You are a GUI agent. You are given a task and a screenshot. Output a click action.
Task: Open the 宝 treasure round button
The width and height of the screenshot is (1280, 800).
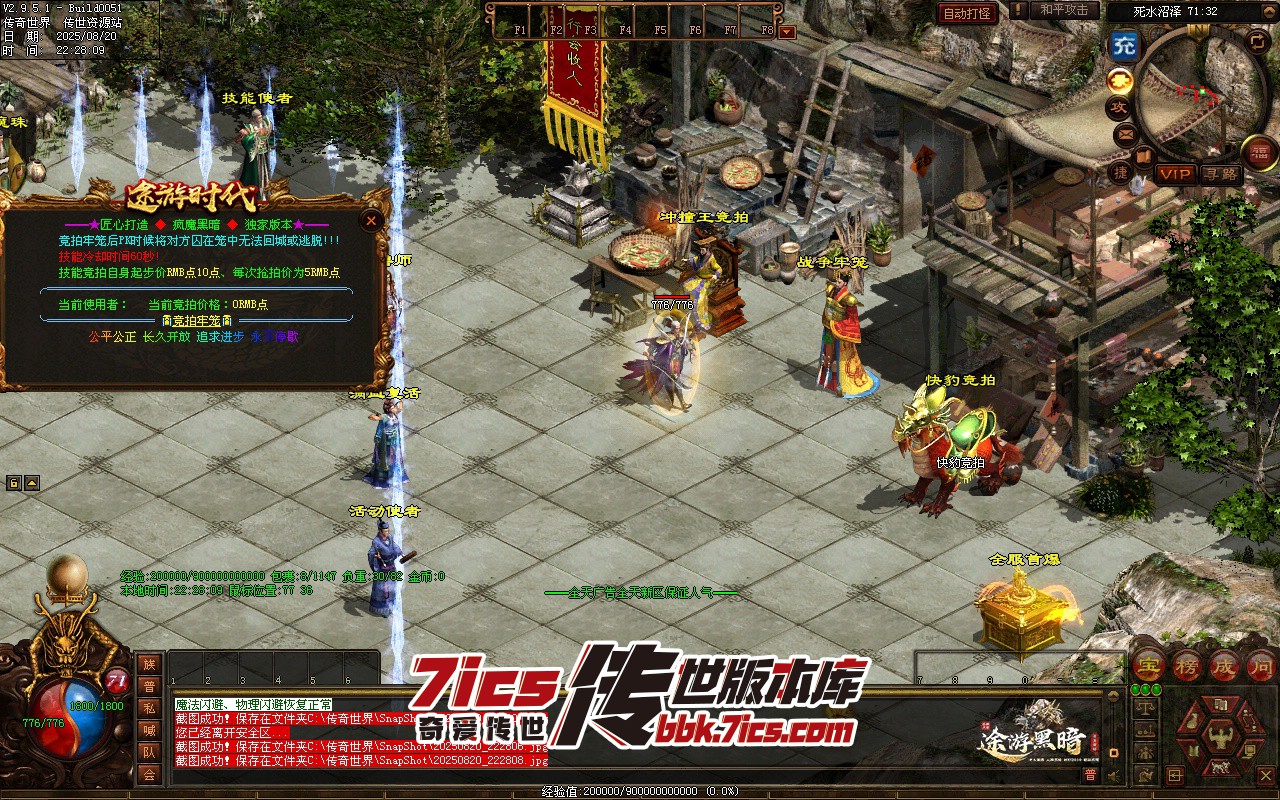[1148, 665]
